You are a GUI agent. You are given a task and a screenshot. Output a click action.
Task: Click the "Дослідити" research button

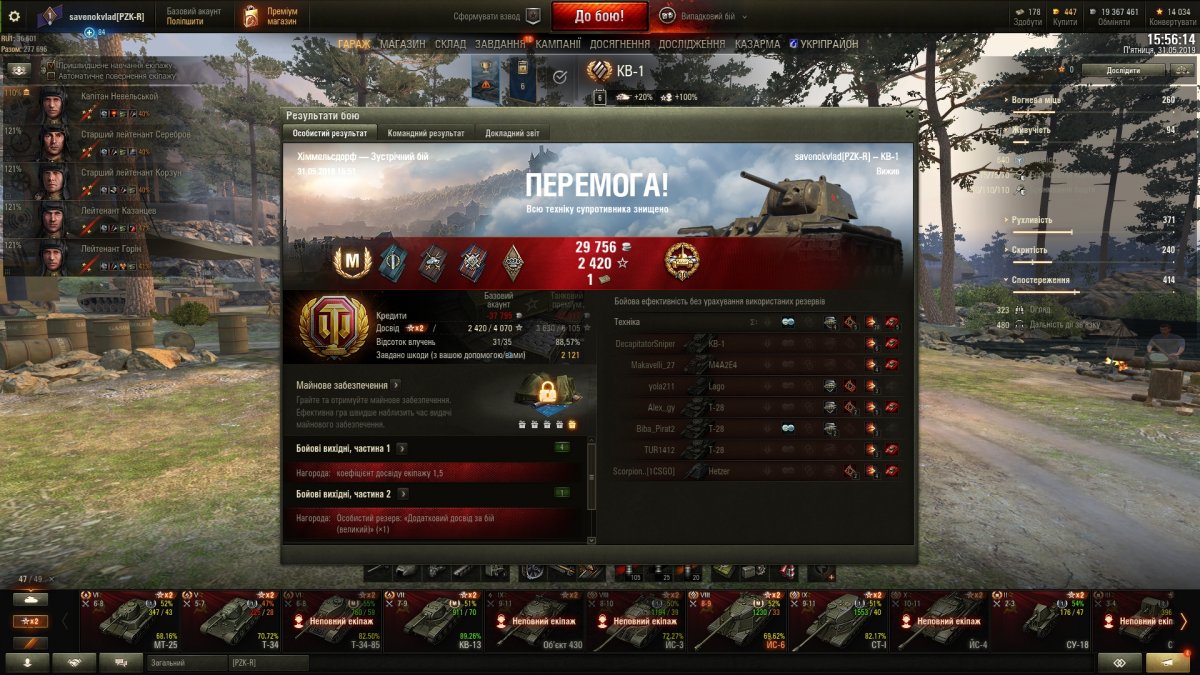point(1123,70)
